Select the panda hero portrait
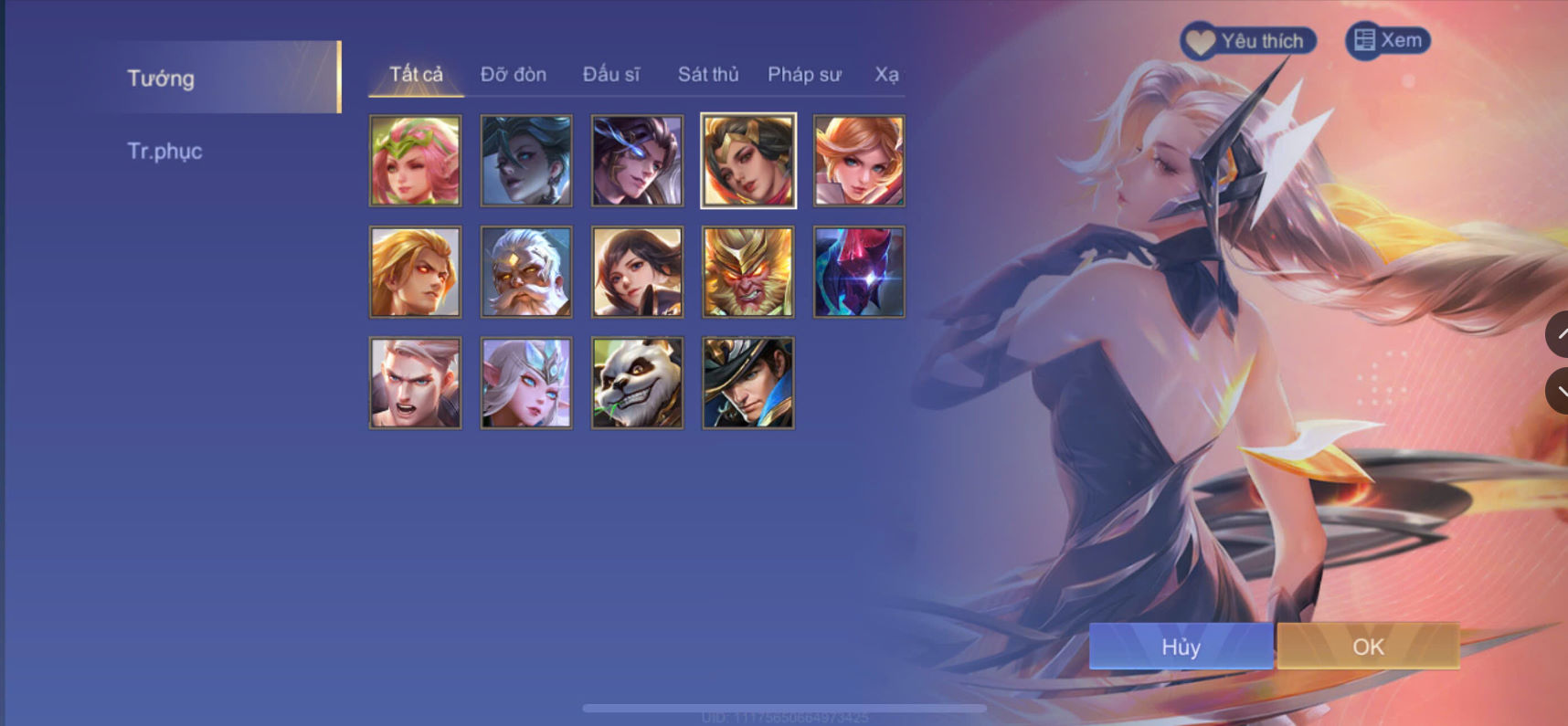 (636, 382)
